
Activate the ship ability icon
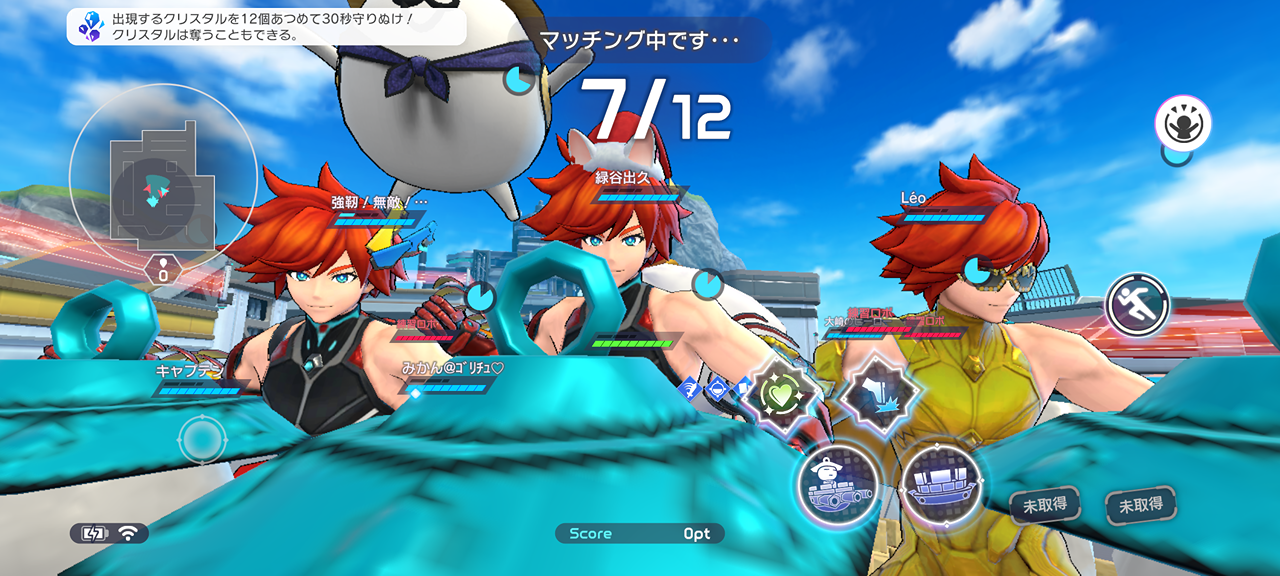pos(940,485)
